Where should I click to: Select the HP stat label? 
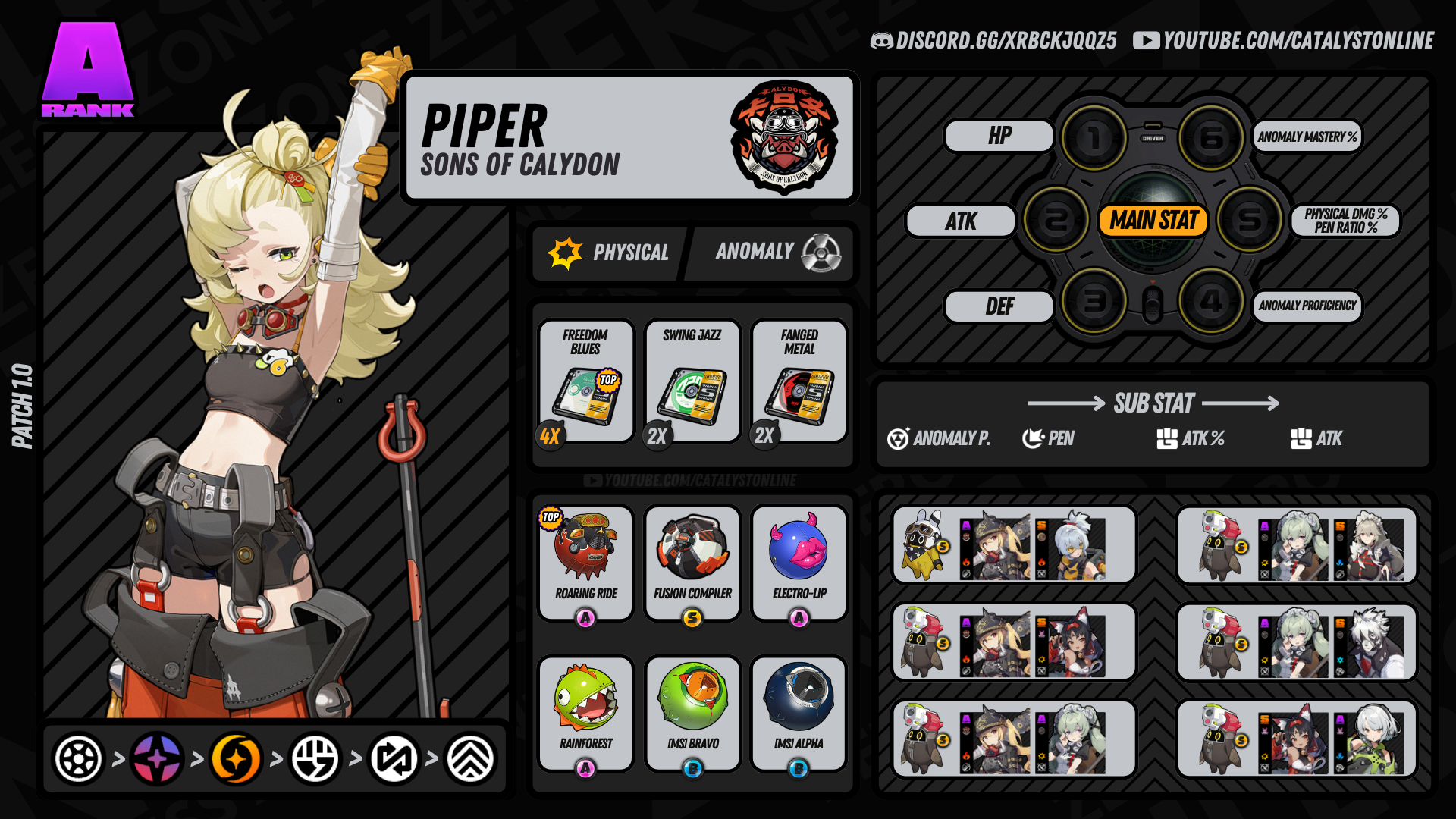coord(999,136)
